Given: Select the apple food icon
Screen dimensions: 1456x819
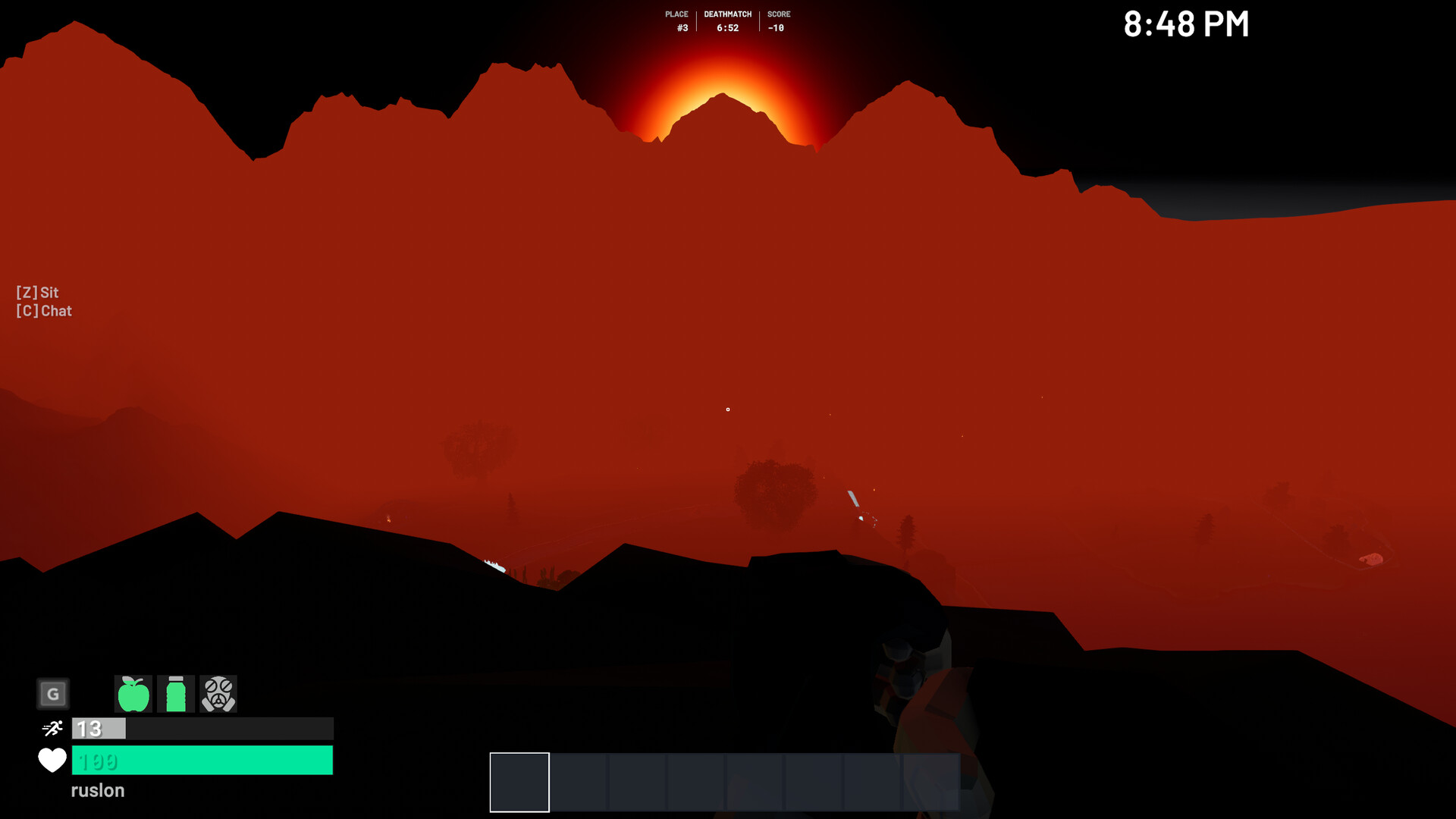Looking at the screenshot, I should 133,693.
